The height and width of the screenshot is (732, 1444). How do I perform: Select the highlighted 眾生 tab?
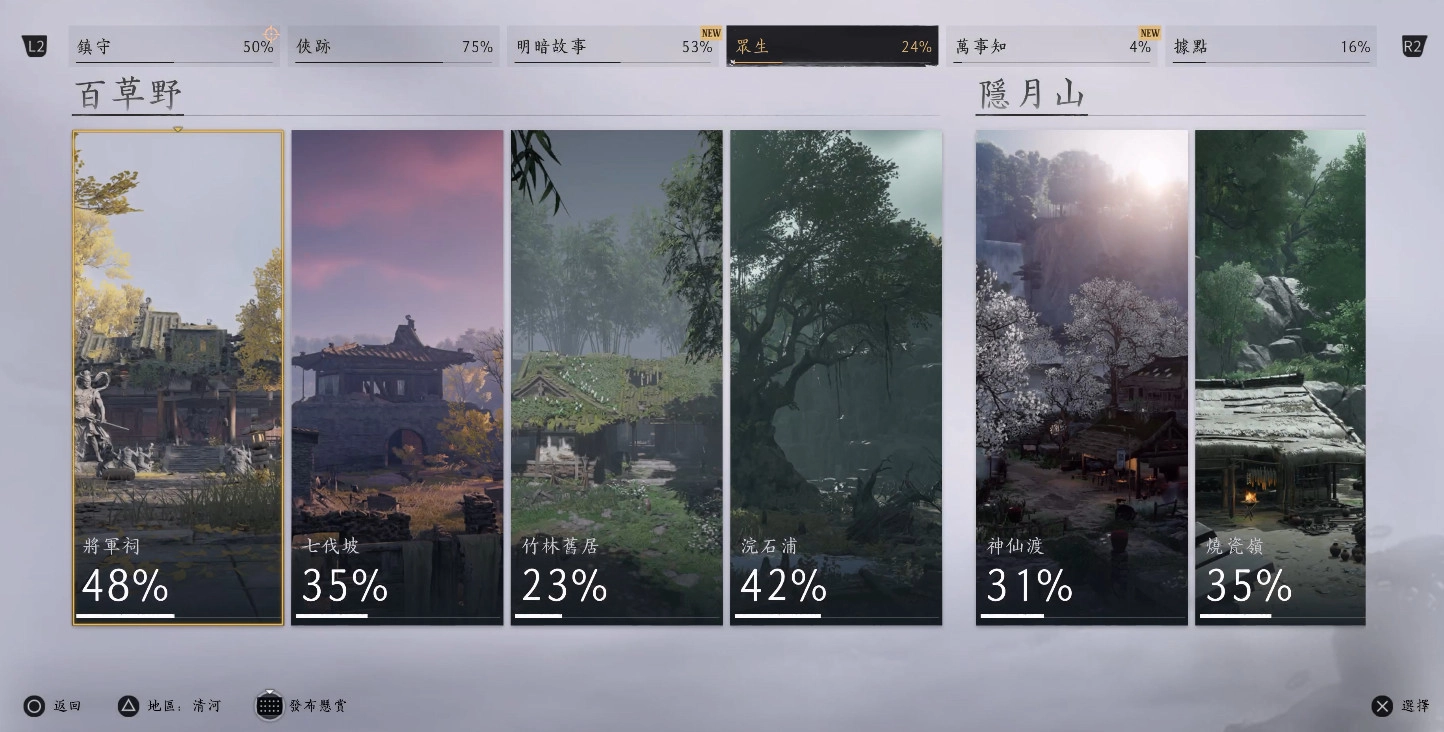click(831, 46)
